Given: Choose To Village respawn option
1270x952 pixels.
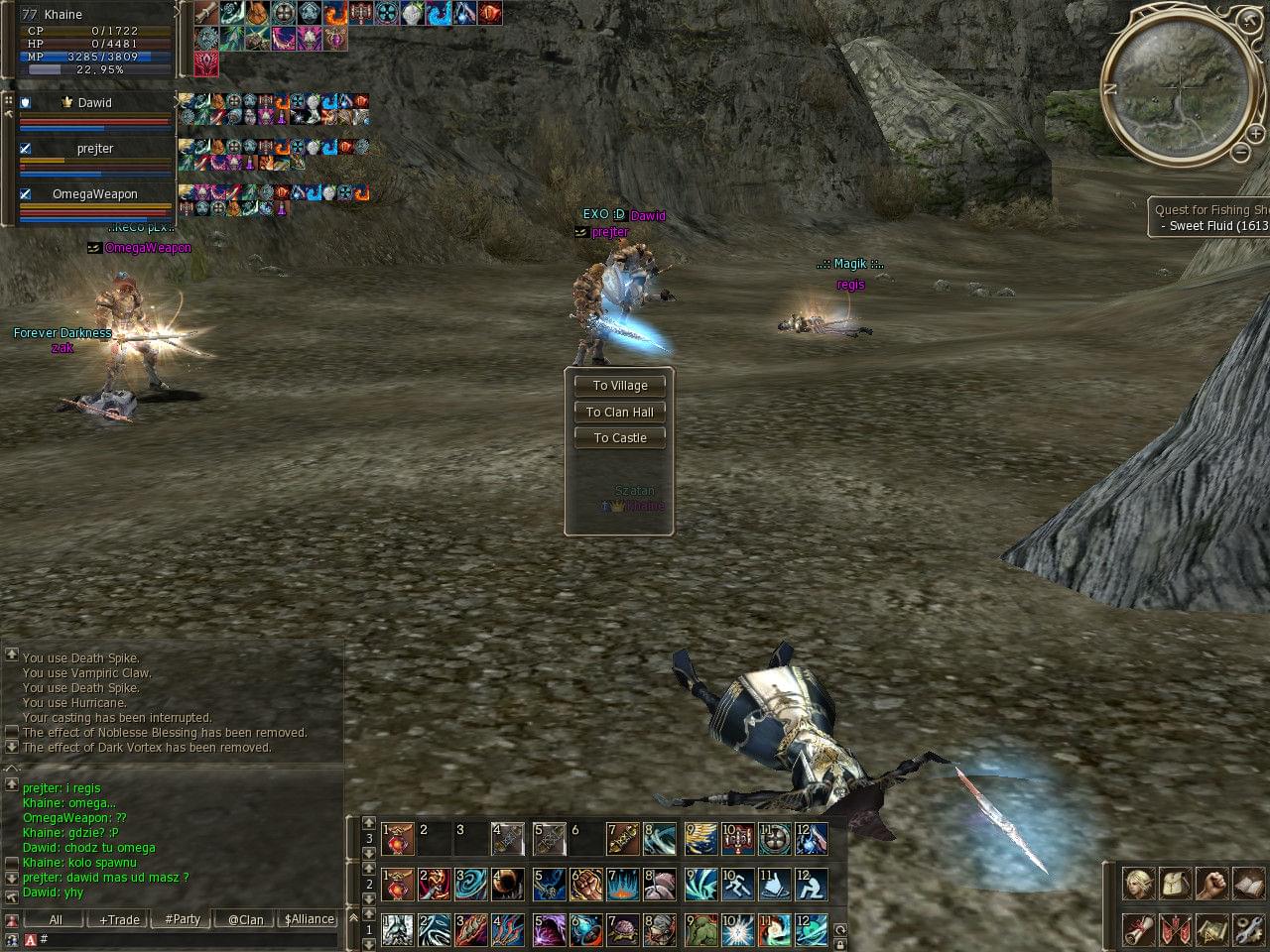Looking at the screenshot, I should coord(619,386).
